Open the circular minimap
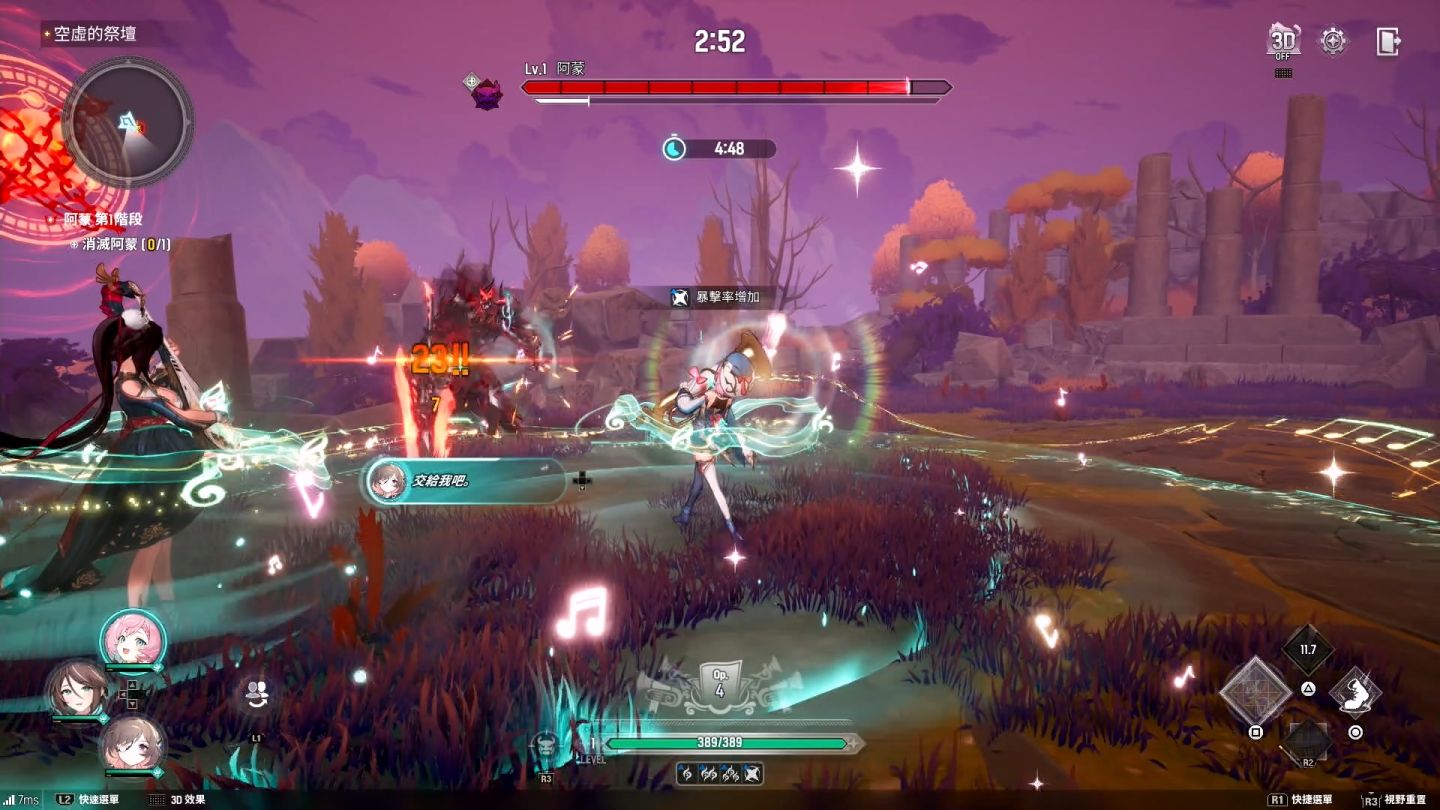Screen dimensions: 1440x810 click(128, 122)
